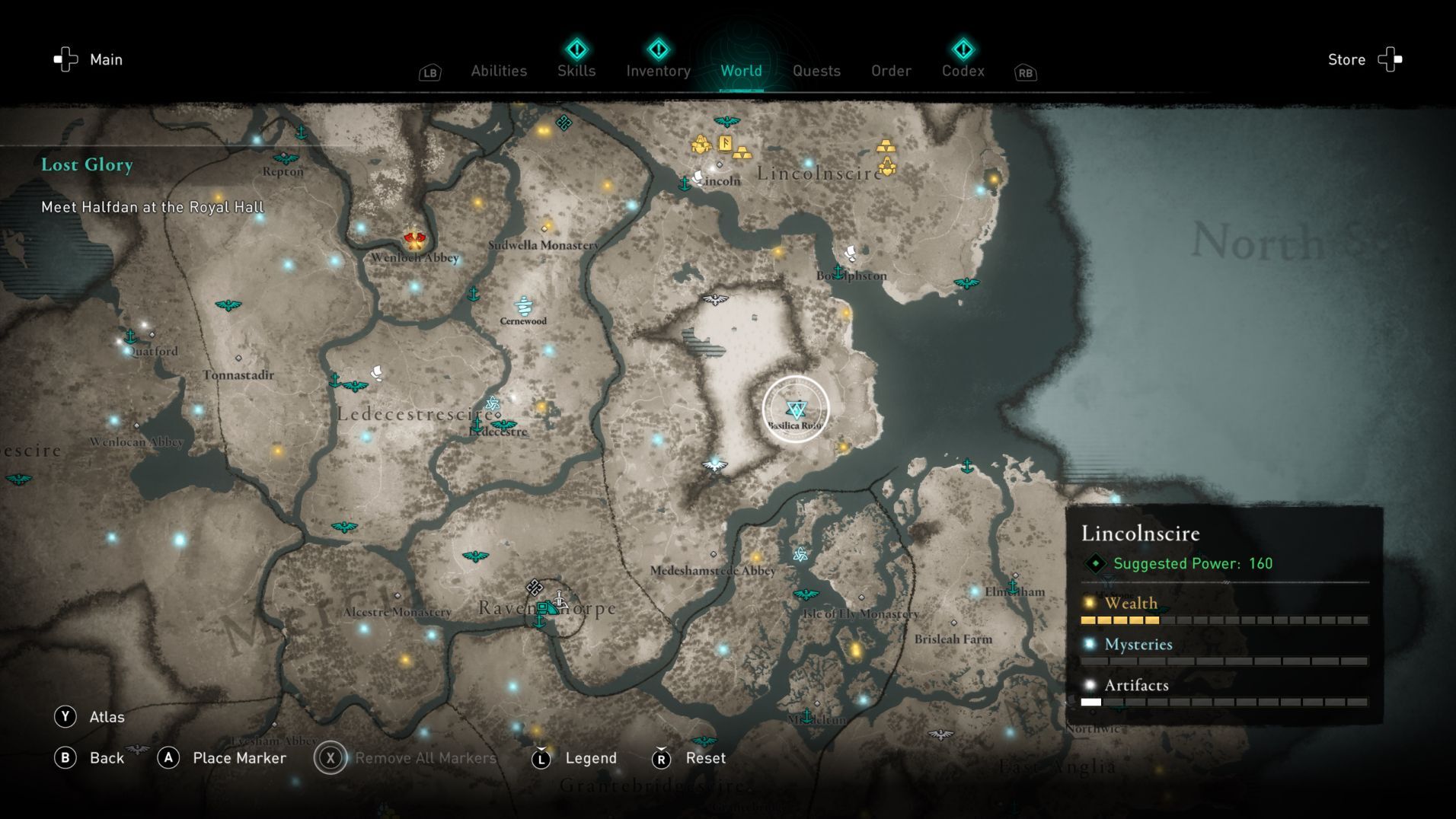
Task: Select the Ravensthorpe settlement marker
Action: [x=546, y=608]
